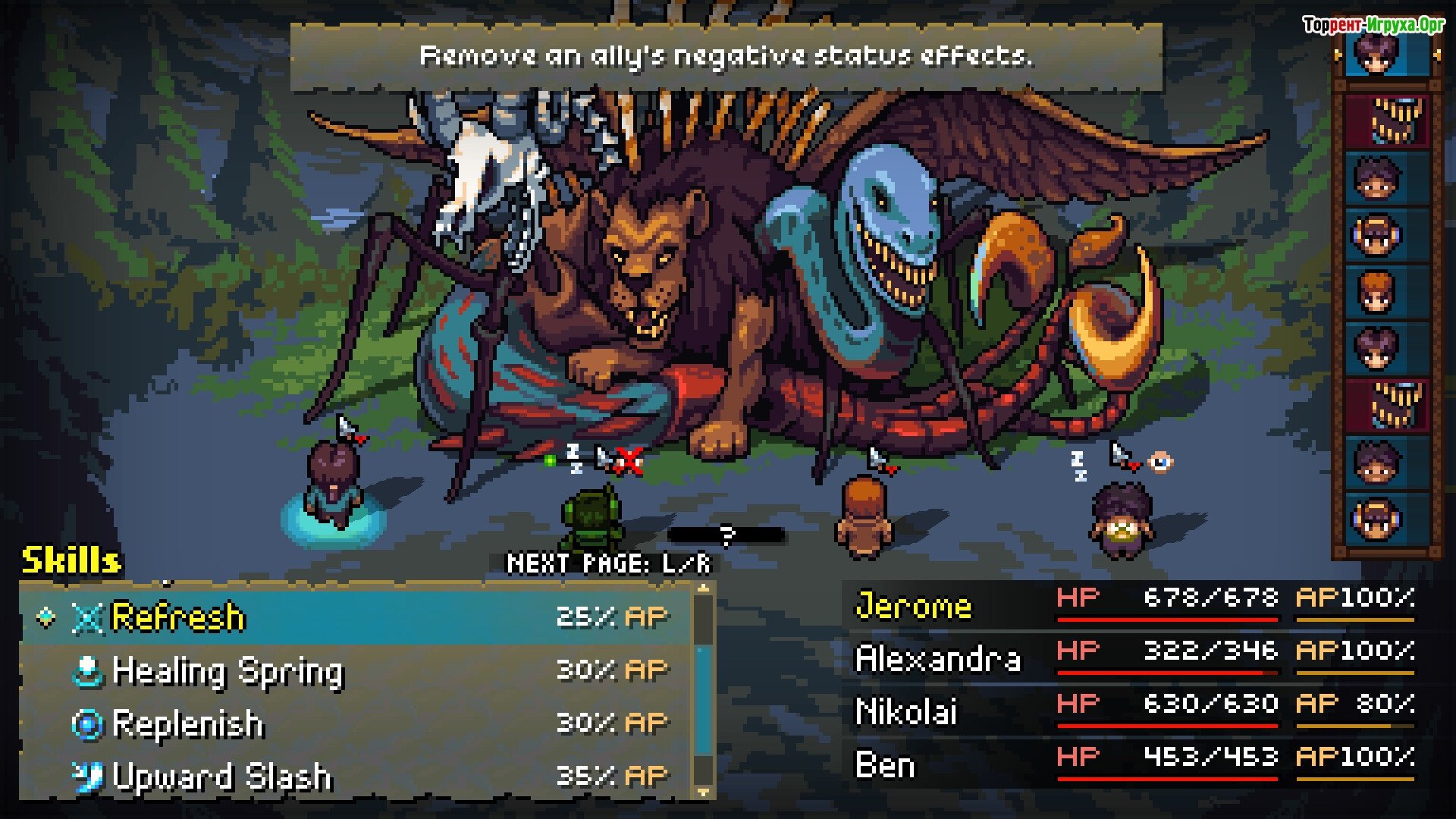Open the Торрент-Игруха.Орг watermark link

[1373, 25]
